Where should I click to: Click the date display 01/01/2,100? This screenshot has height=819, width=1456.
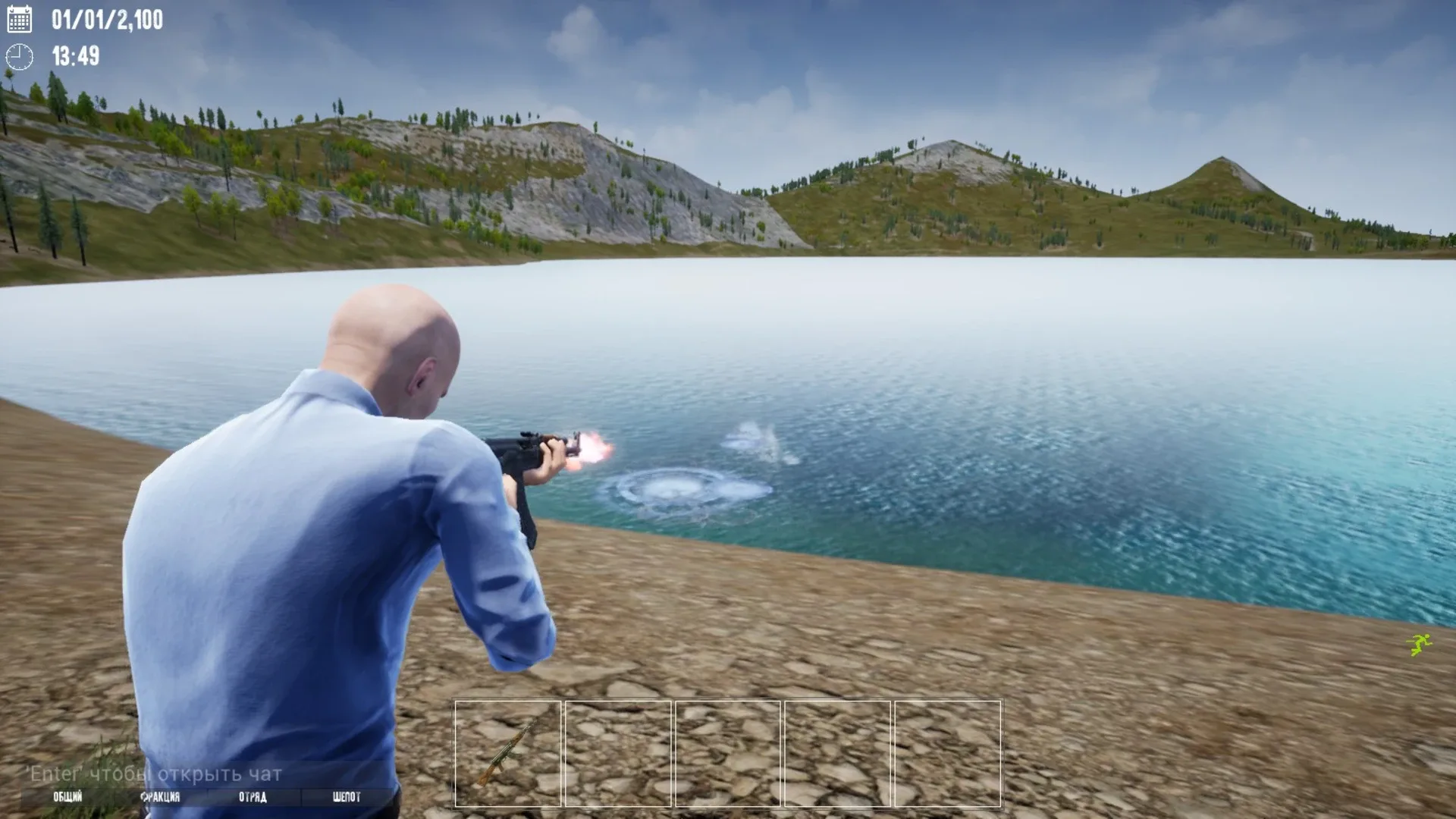click(x=107, y=20)
